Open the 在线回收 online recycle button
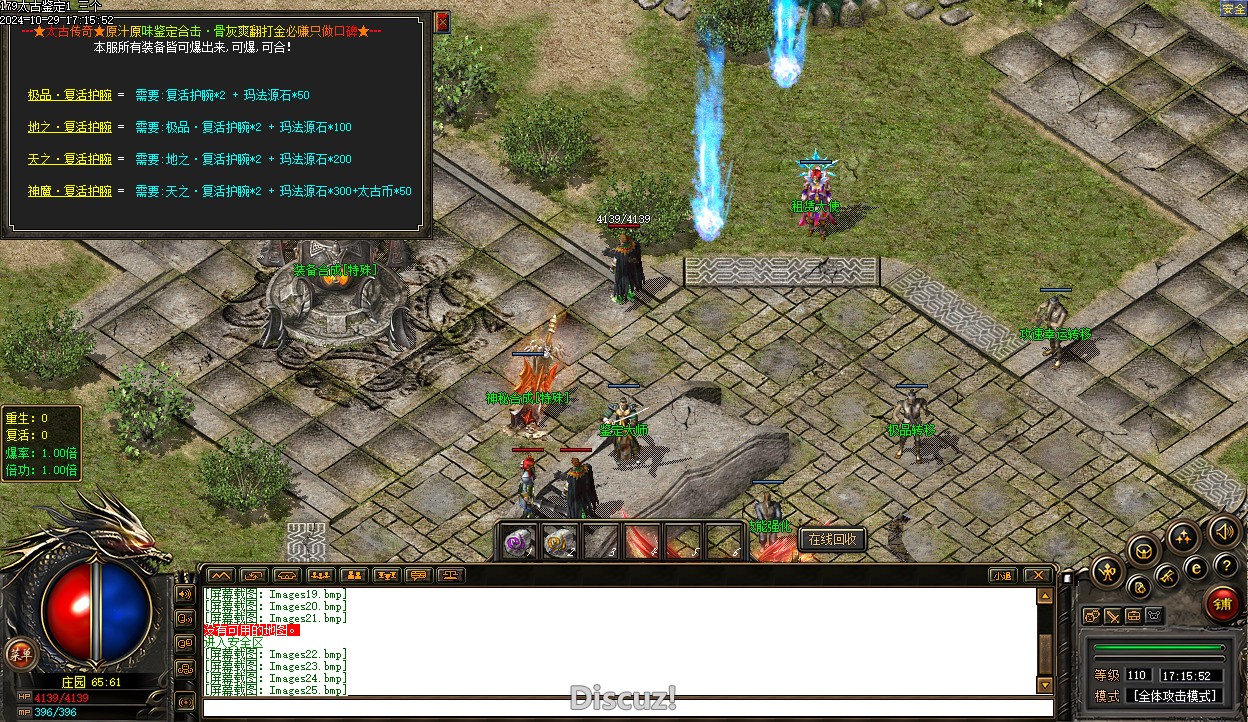The height and width of the screenshot is (722, 1248). (832, 540)
